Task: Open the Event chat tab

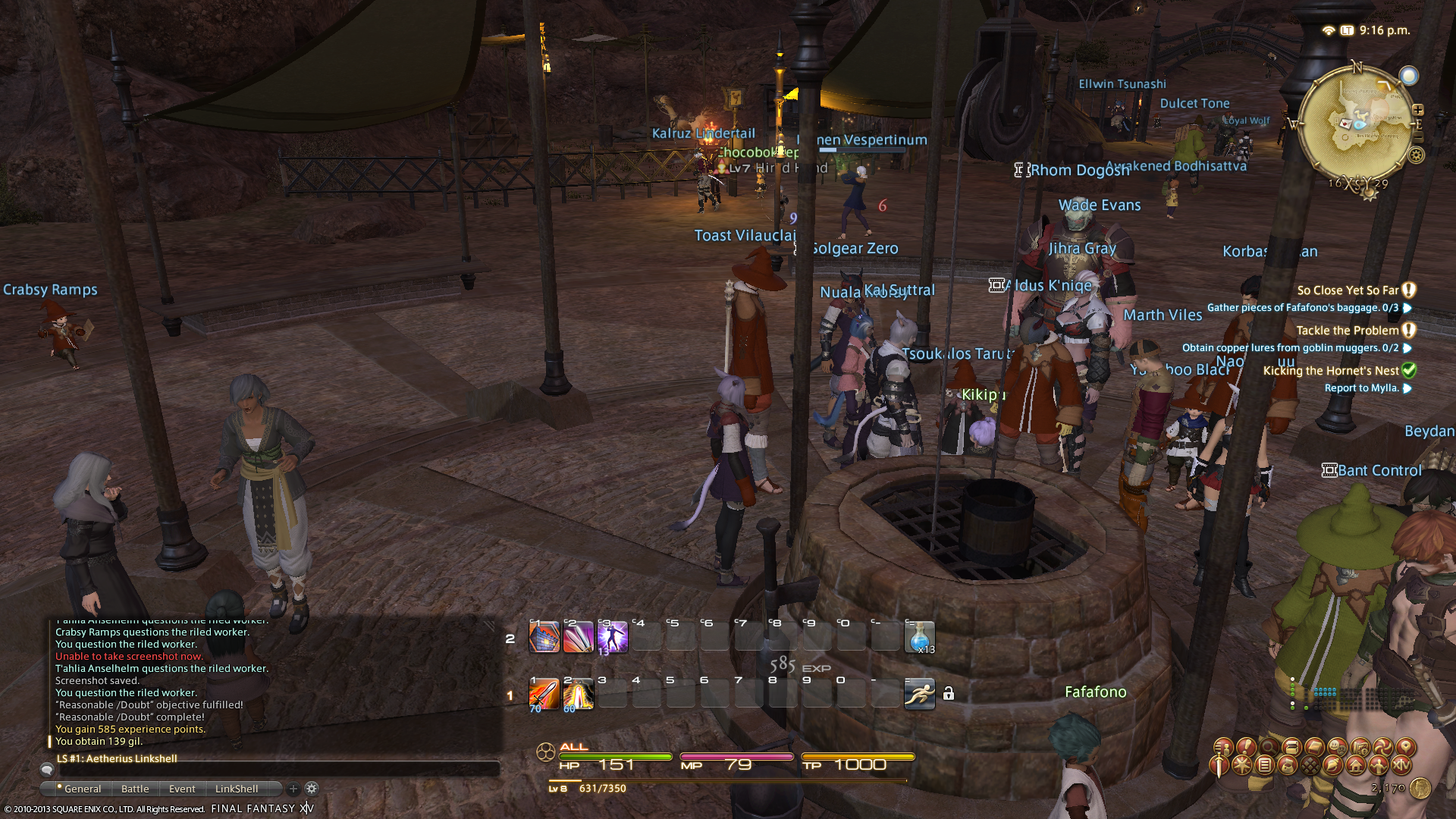Action: tap(182, 789)
